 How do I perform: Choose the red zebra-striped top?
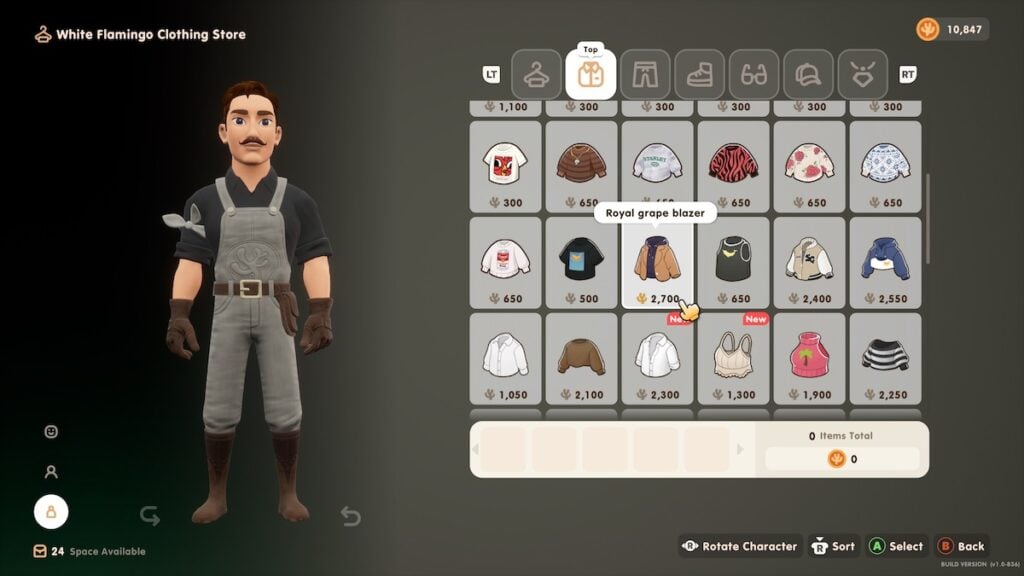[x=733, y=166]
